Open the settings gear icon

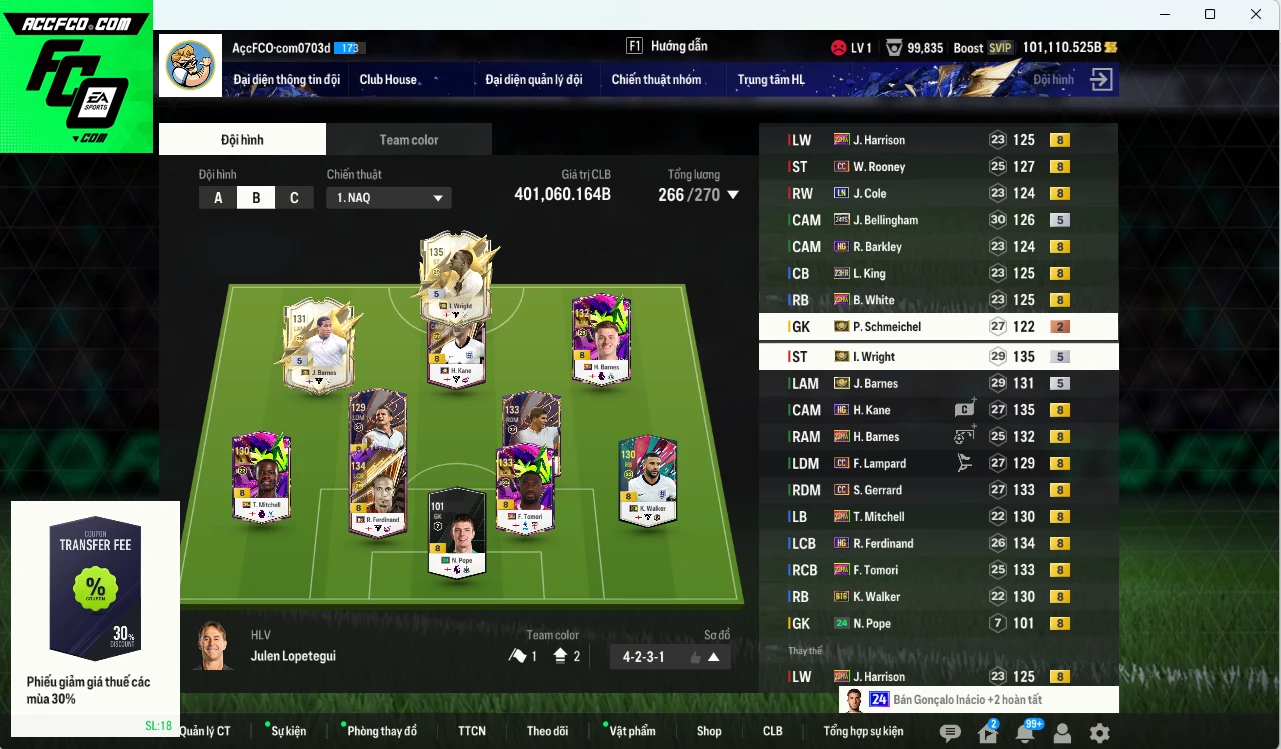click(1099, 733)
